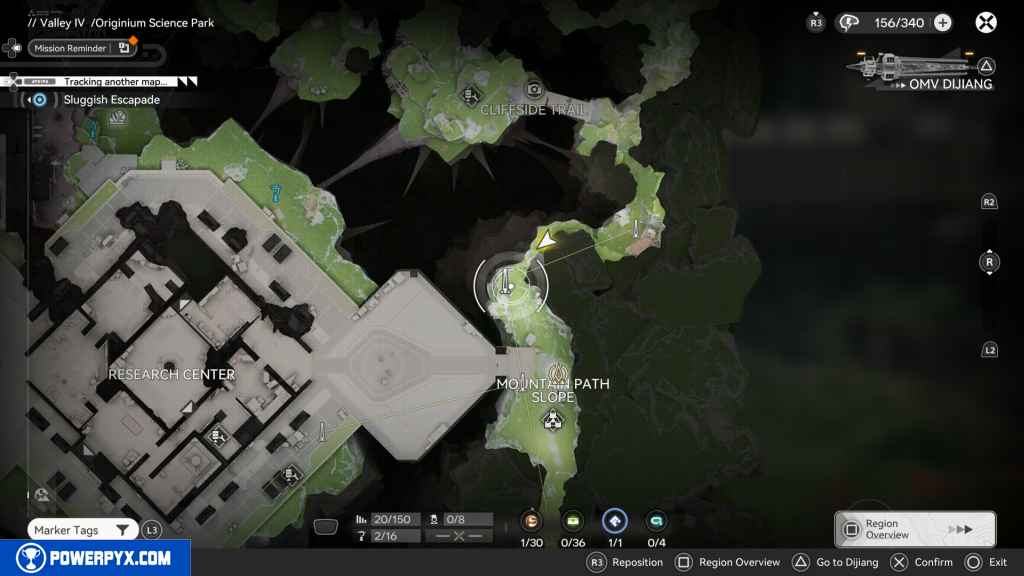Add sanity with the plus button

click(942, 23)
